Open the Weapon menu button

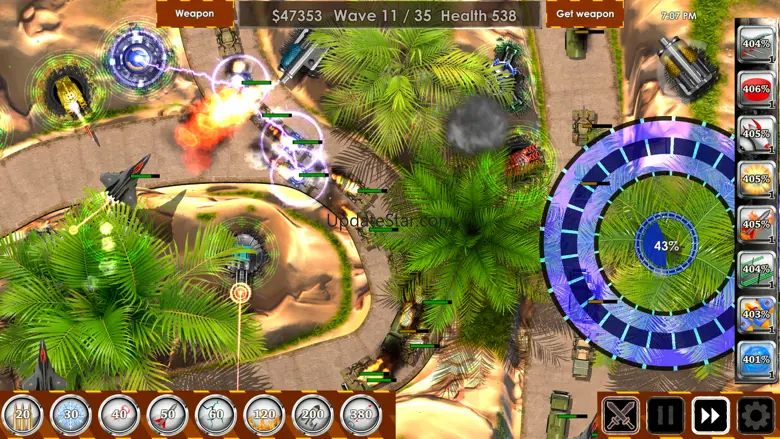(195, 14)
